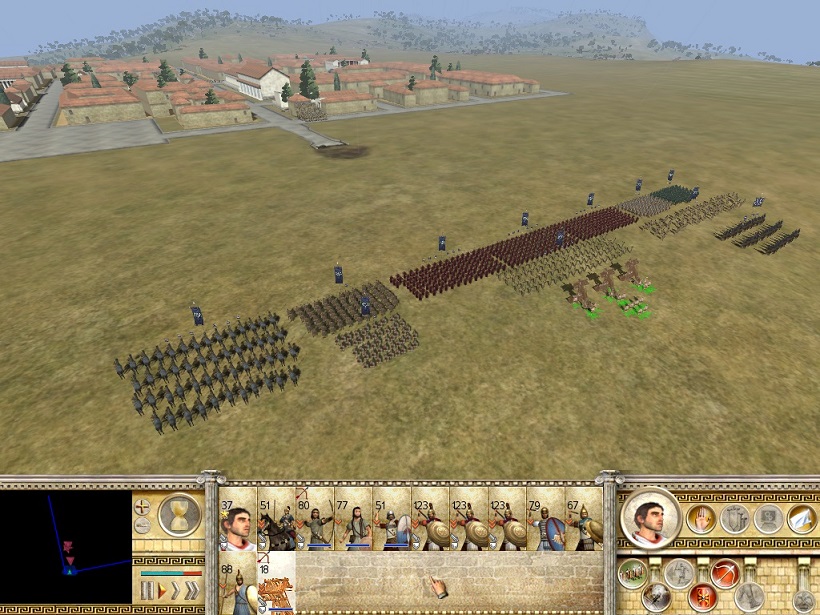Select the unit card with 77 men

[353, 520]
